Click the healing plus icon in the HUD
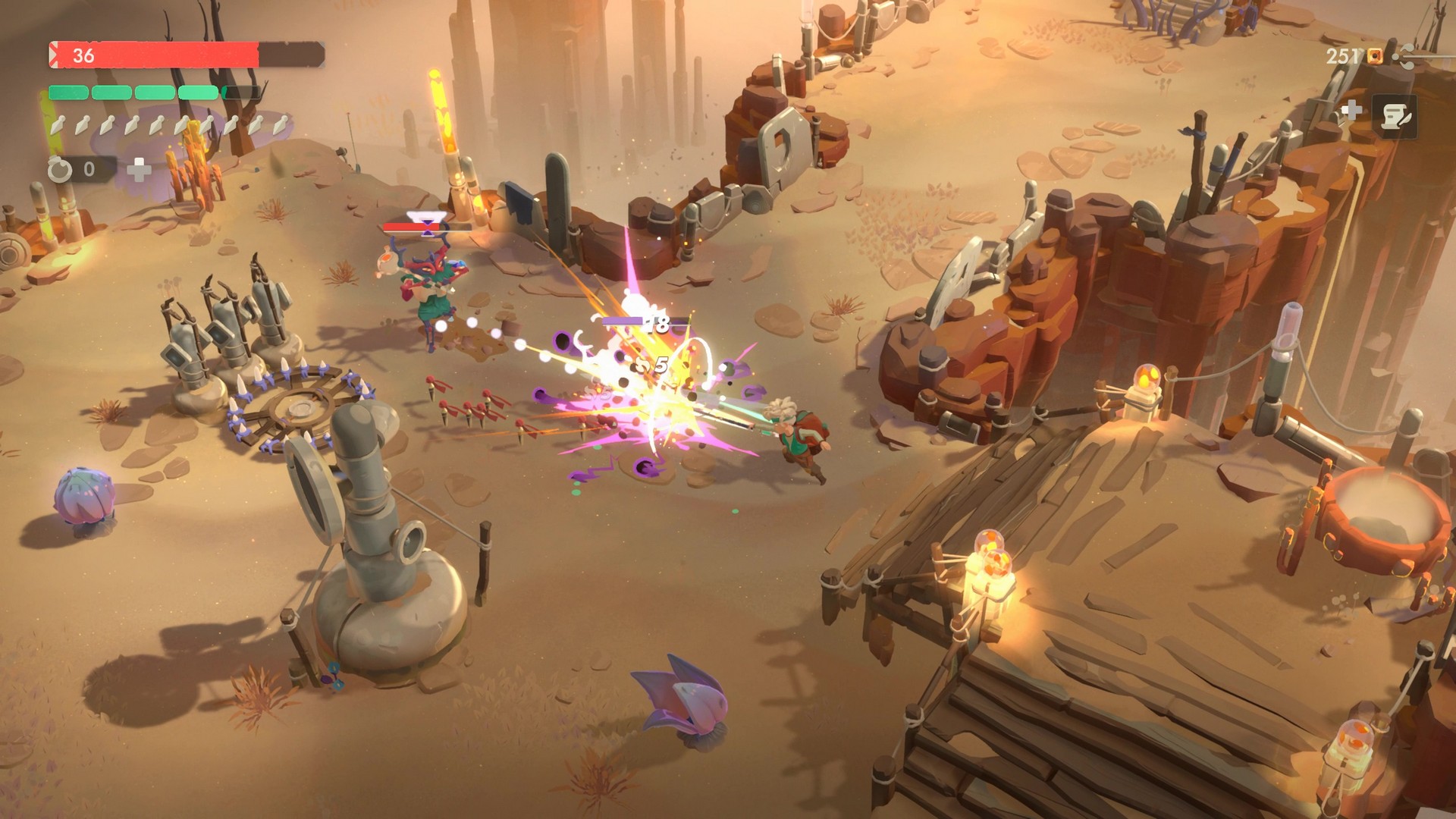Image resolution: width=1456 pixels, height=819 pixels. click(x=140, y=170)
